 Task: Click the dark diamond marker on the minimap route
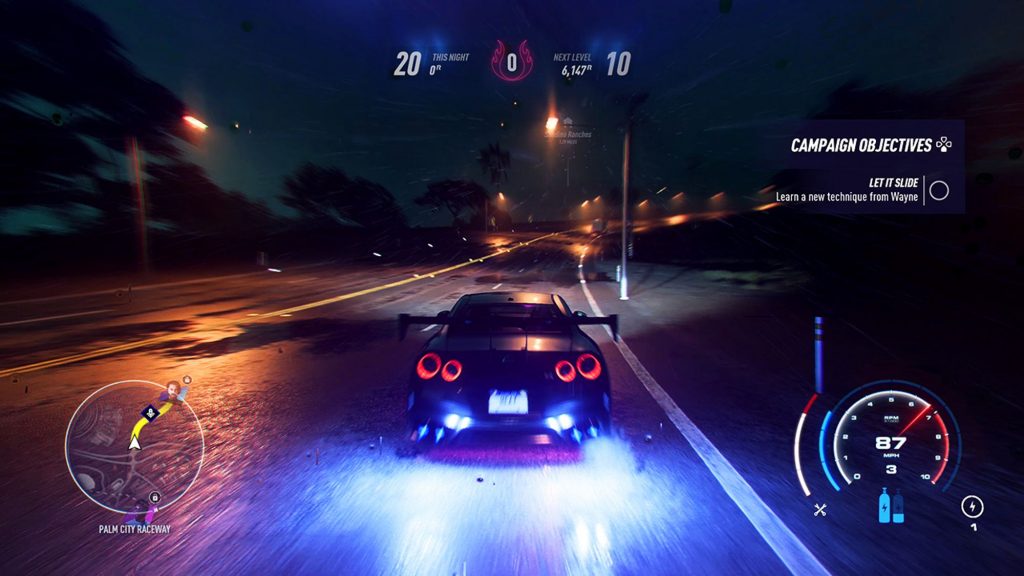click(x=149, y=410)
